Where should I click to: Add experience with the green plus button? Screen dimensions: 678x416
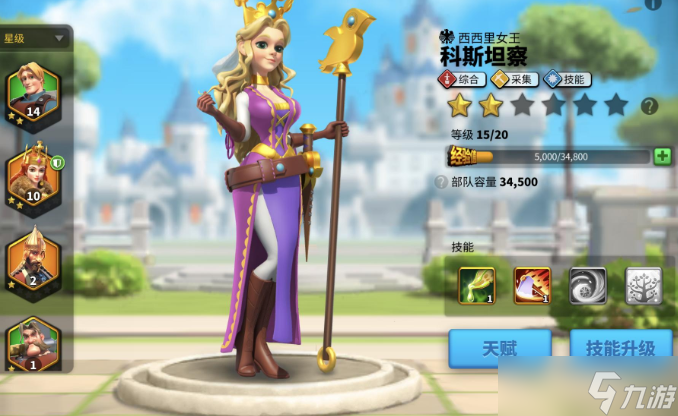661,156
